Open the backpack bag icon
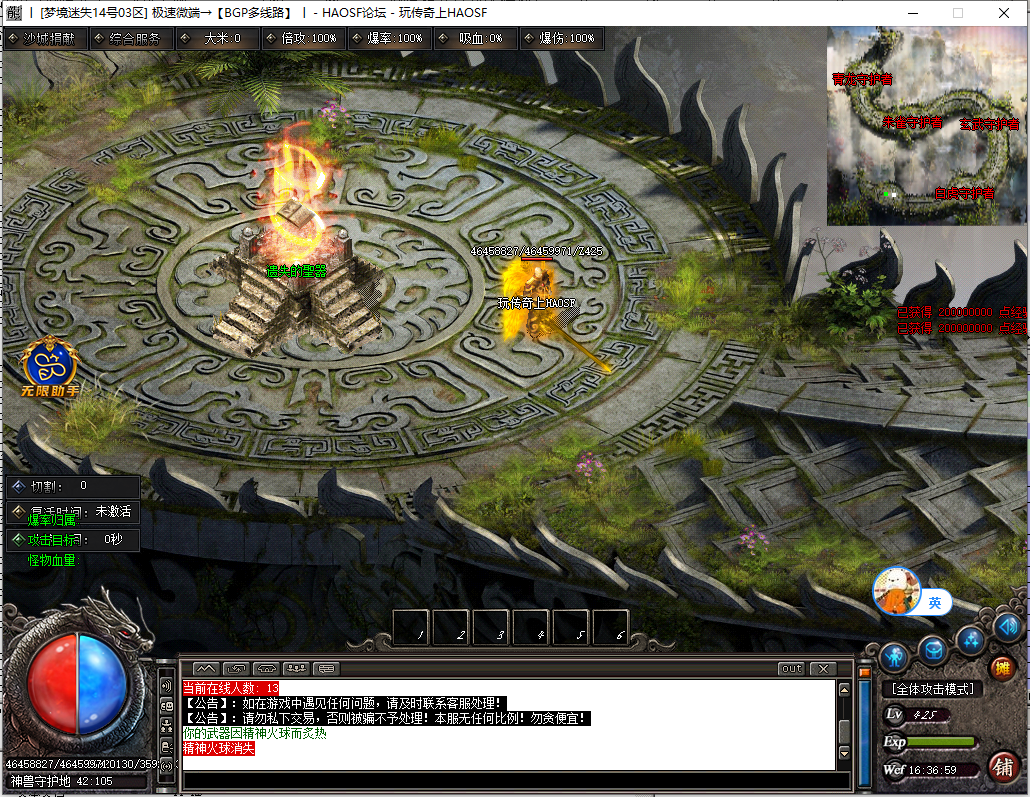Viewport: 1030px width, 797px height. 932,651
